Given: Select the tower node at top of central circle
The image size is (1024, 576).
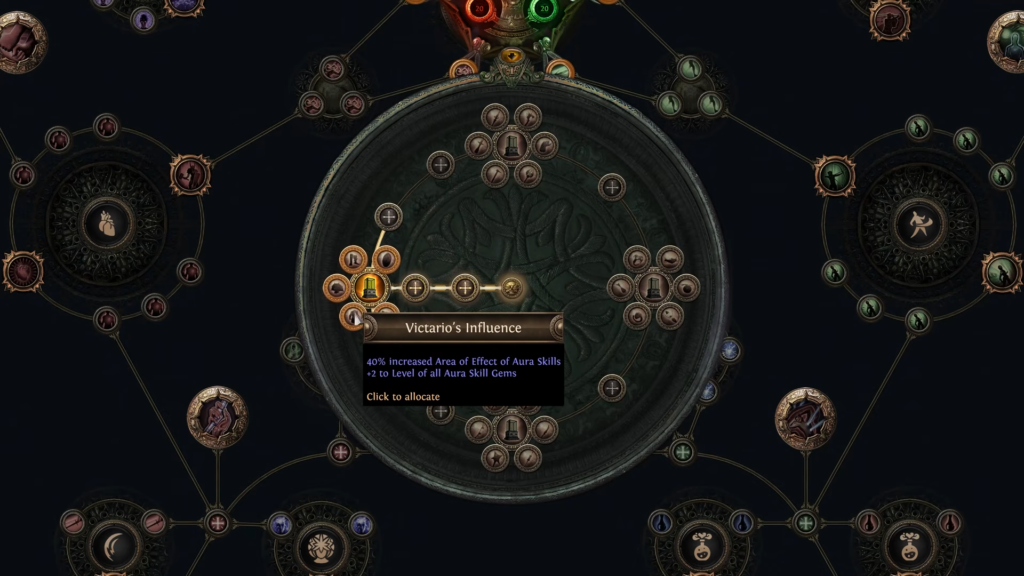Looking at the screenshot, I should pyautogui.click(x=512, y=145).
